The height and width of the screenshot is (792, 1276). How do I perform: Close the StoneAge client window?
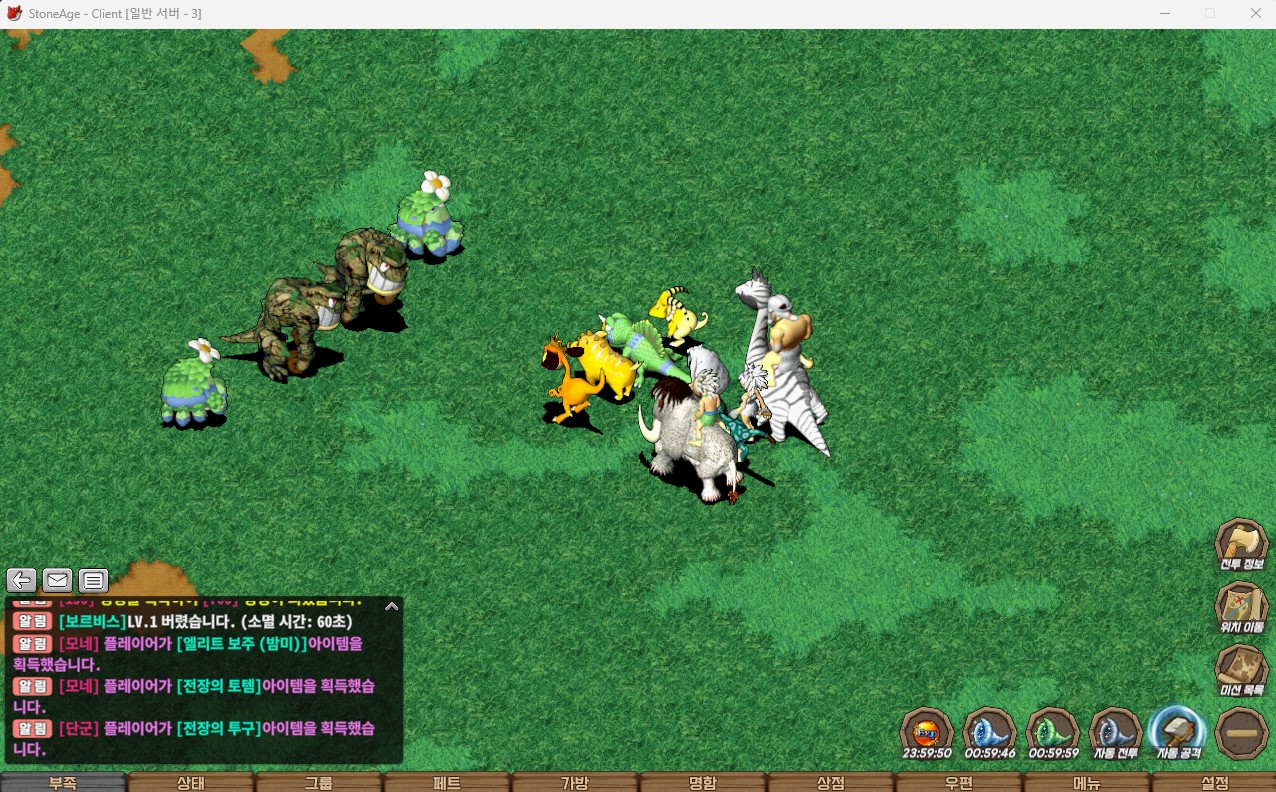1255,13
